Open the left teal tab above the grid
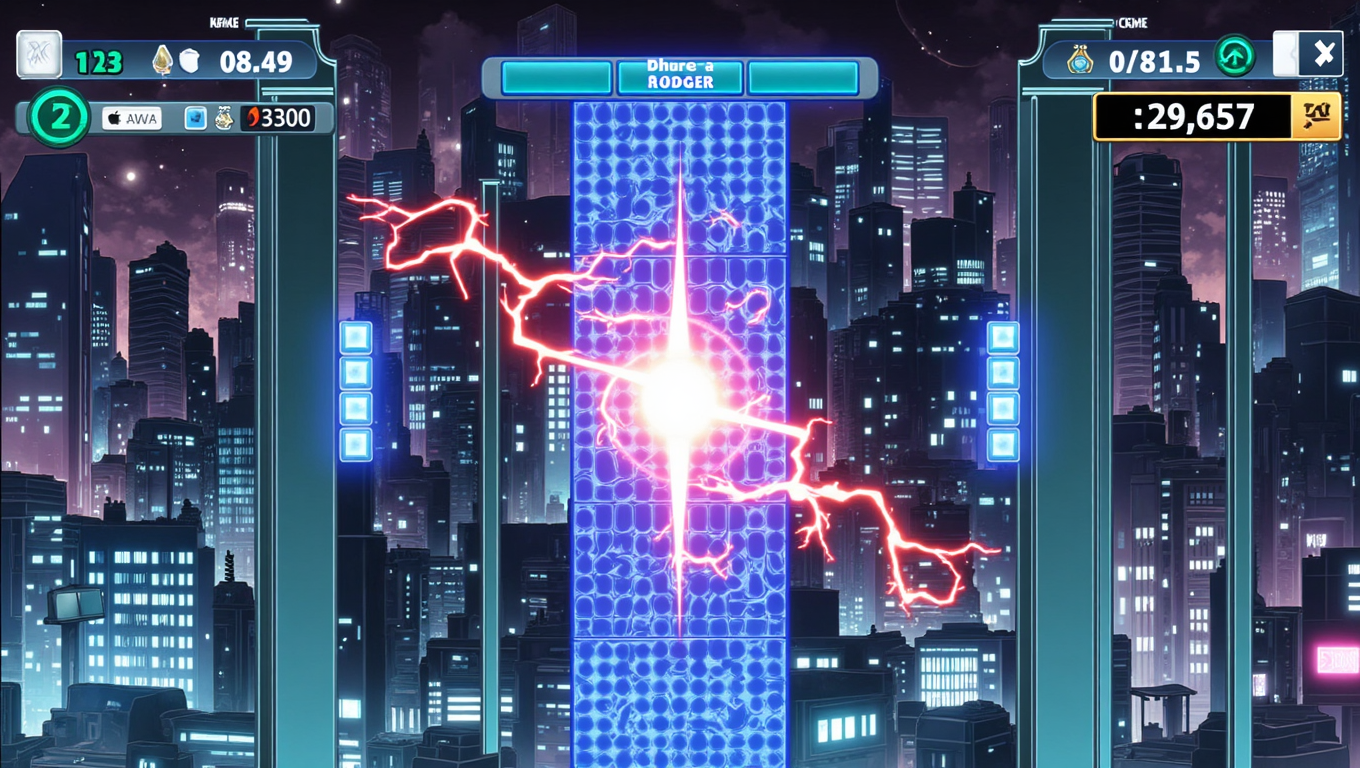The width and height of the screenshot is (1360, 768). (556, 76)
